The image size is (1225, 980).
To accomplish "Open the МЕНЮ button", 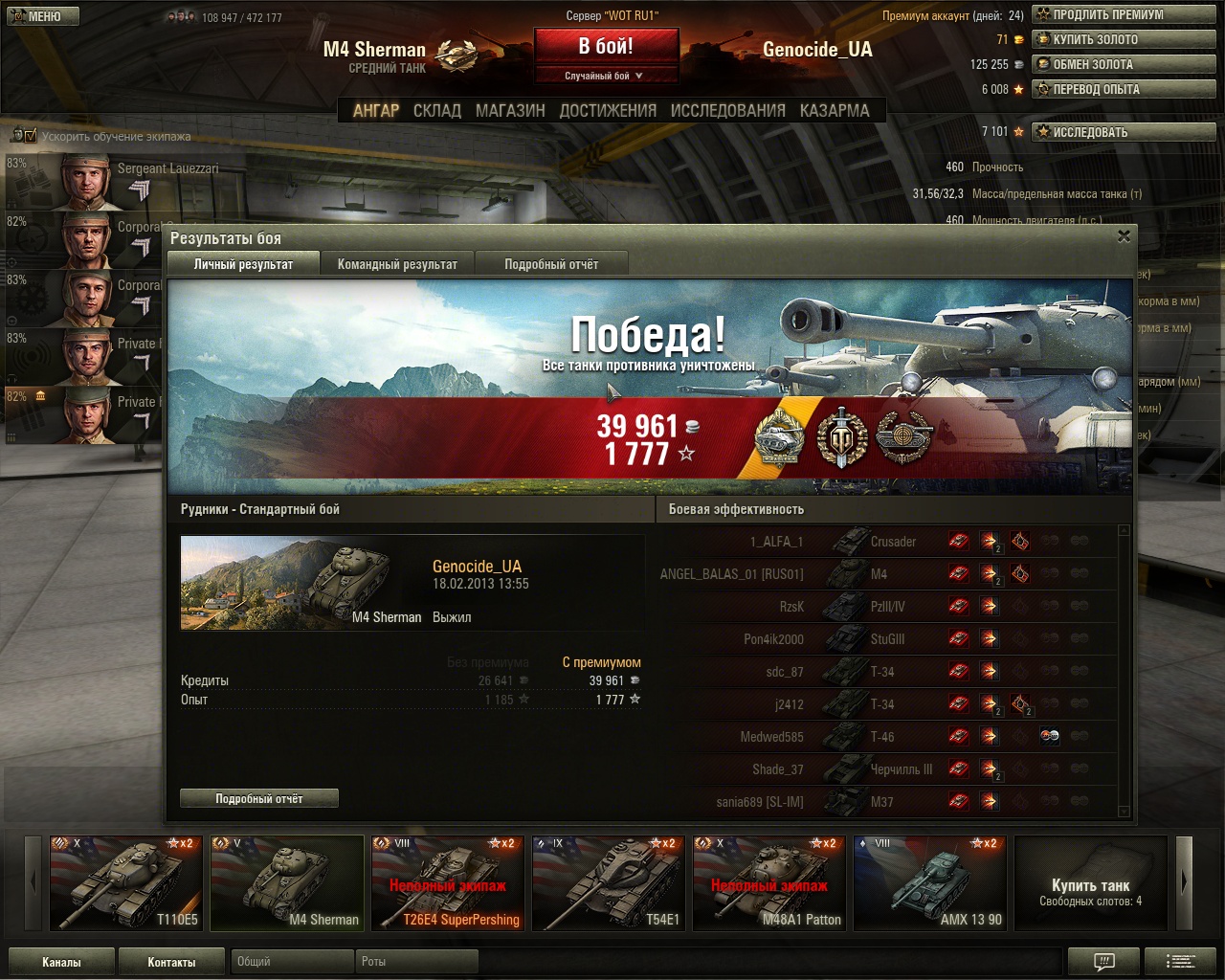I will point(43,16).
